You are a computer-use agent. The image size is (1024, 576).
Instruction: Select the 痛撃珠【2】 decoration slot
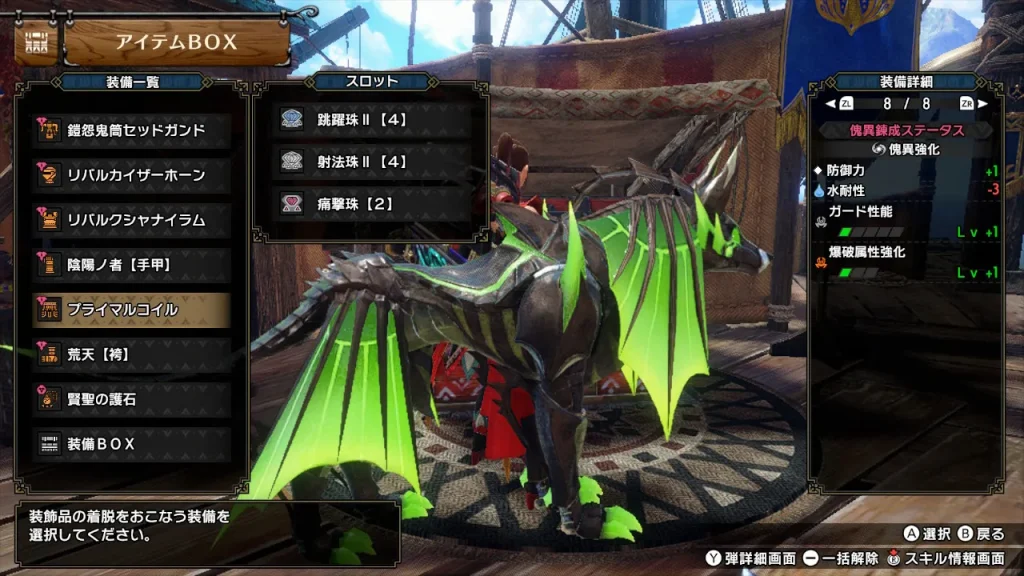372,204
